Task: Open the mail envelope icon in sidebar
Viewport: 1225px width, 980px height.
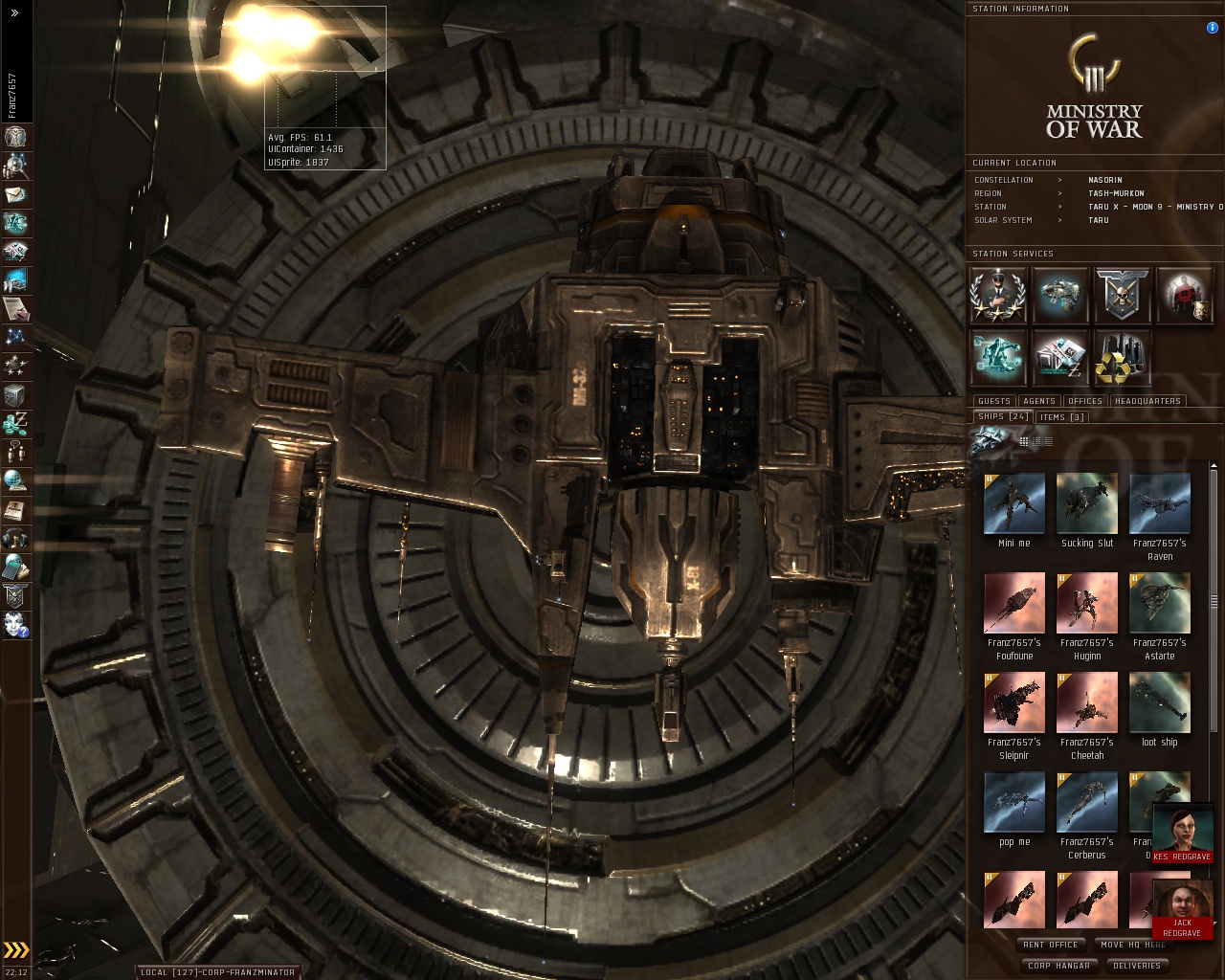Action: pos(15,194)
